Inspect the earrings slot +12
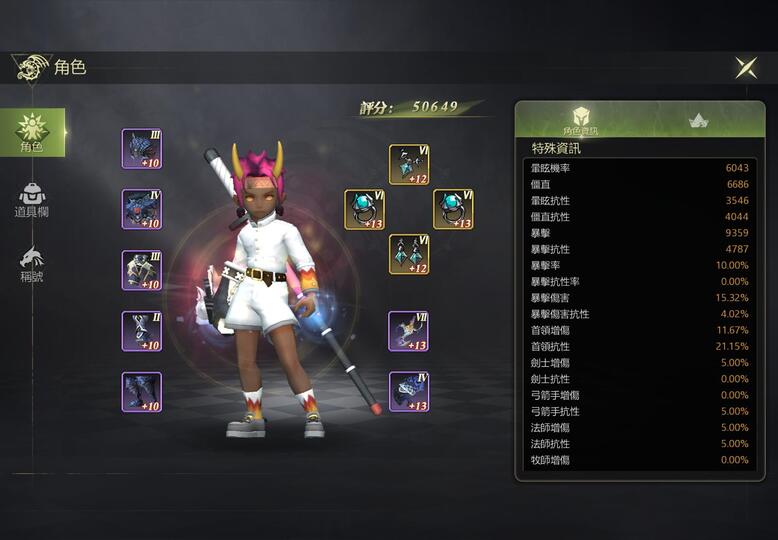Viewport: 778px width, 540px height. (x=409, y=254)
